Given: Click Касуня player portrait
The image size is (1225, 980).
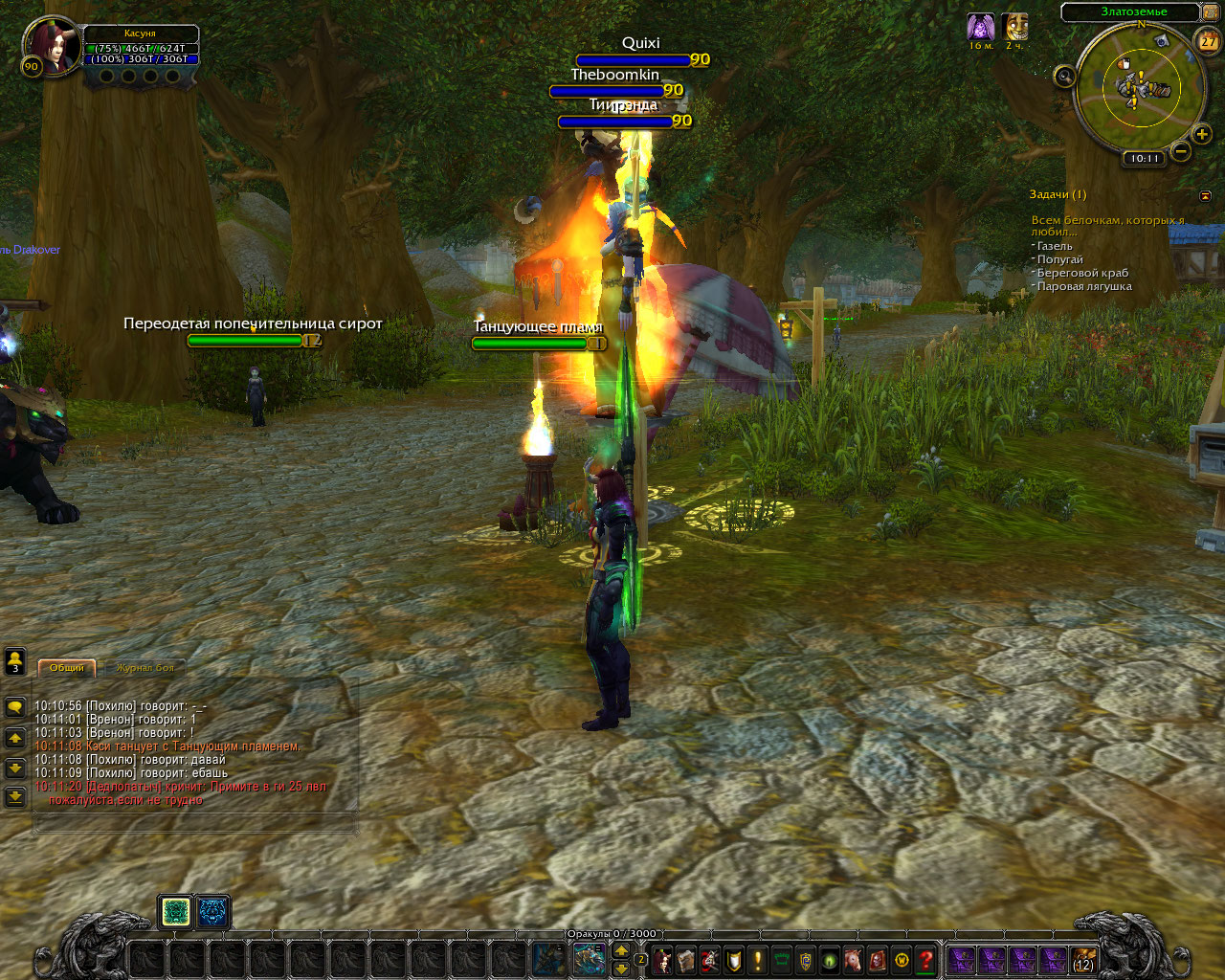Looking at the screenshot, I should 51,46.
